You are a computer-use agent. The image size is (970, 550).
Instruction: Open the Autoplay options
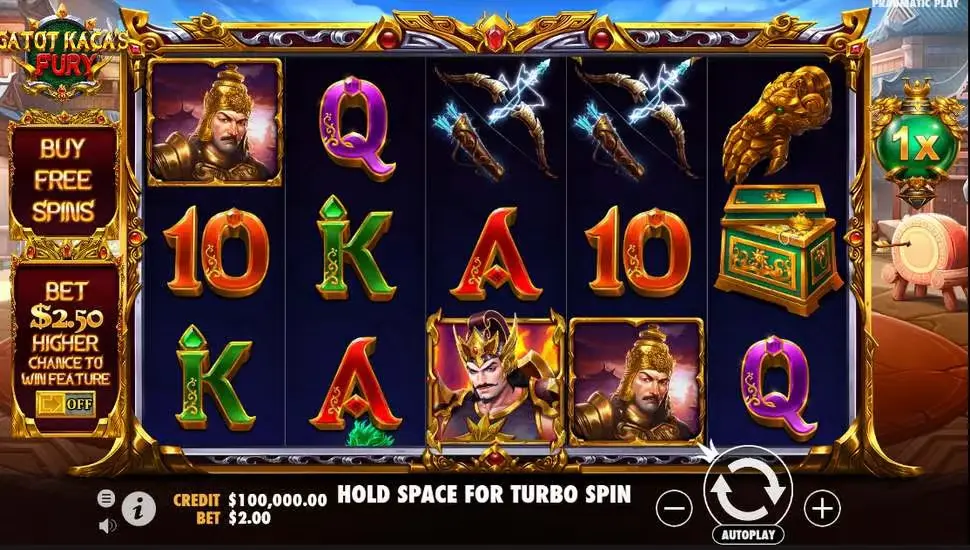748,535
